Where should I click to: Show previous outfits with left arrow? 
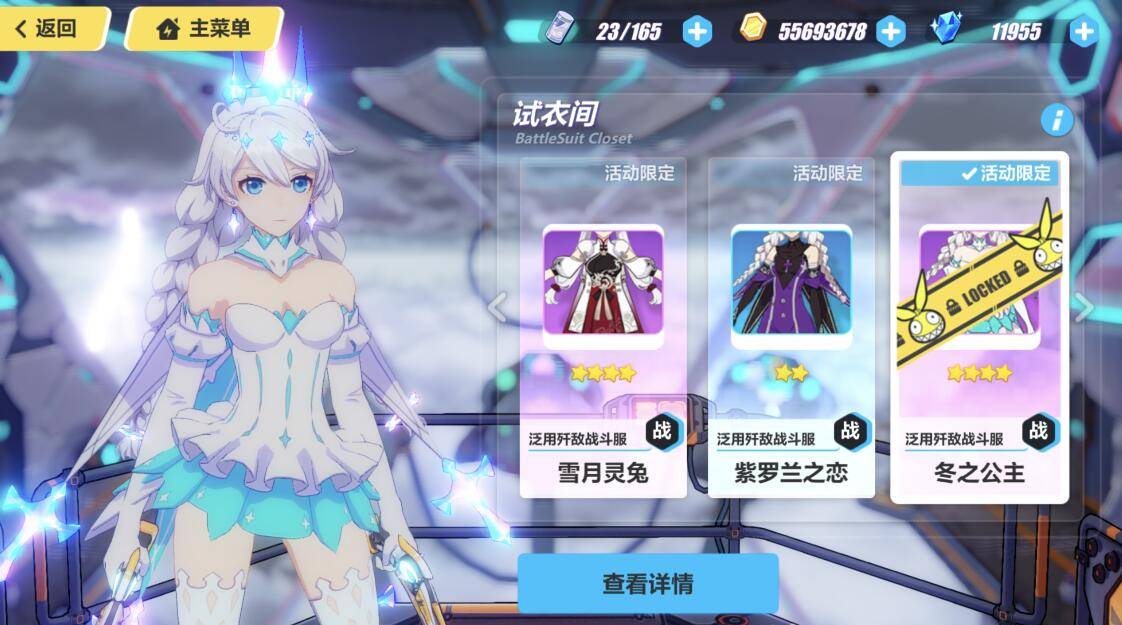click(498, 306)
